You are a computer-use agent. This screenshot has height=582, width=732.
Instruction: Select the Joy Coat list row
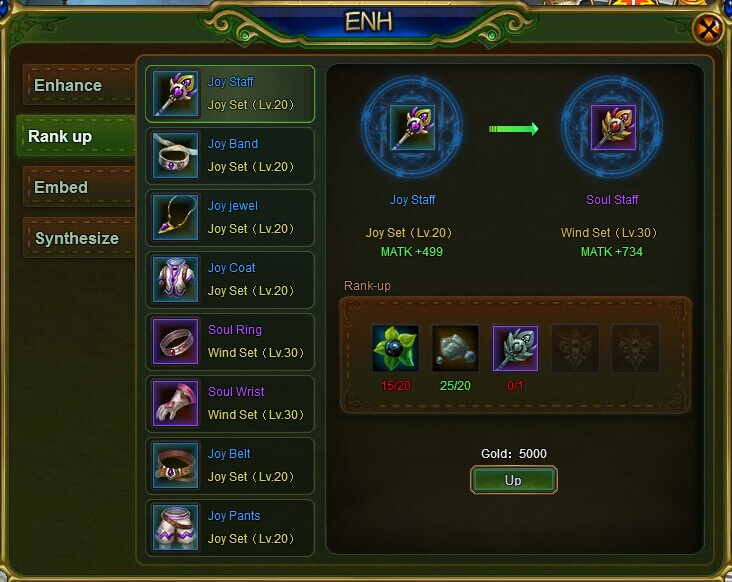point(230,280)
